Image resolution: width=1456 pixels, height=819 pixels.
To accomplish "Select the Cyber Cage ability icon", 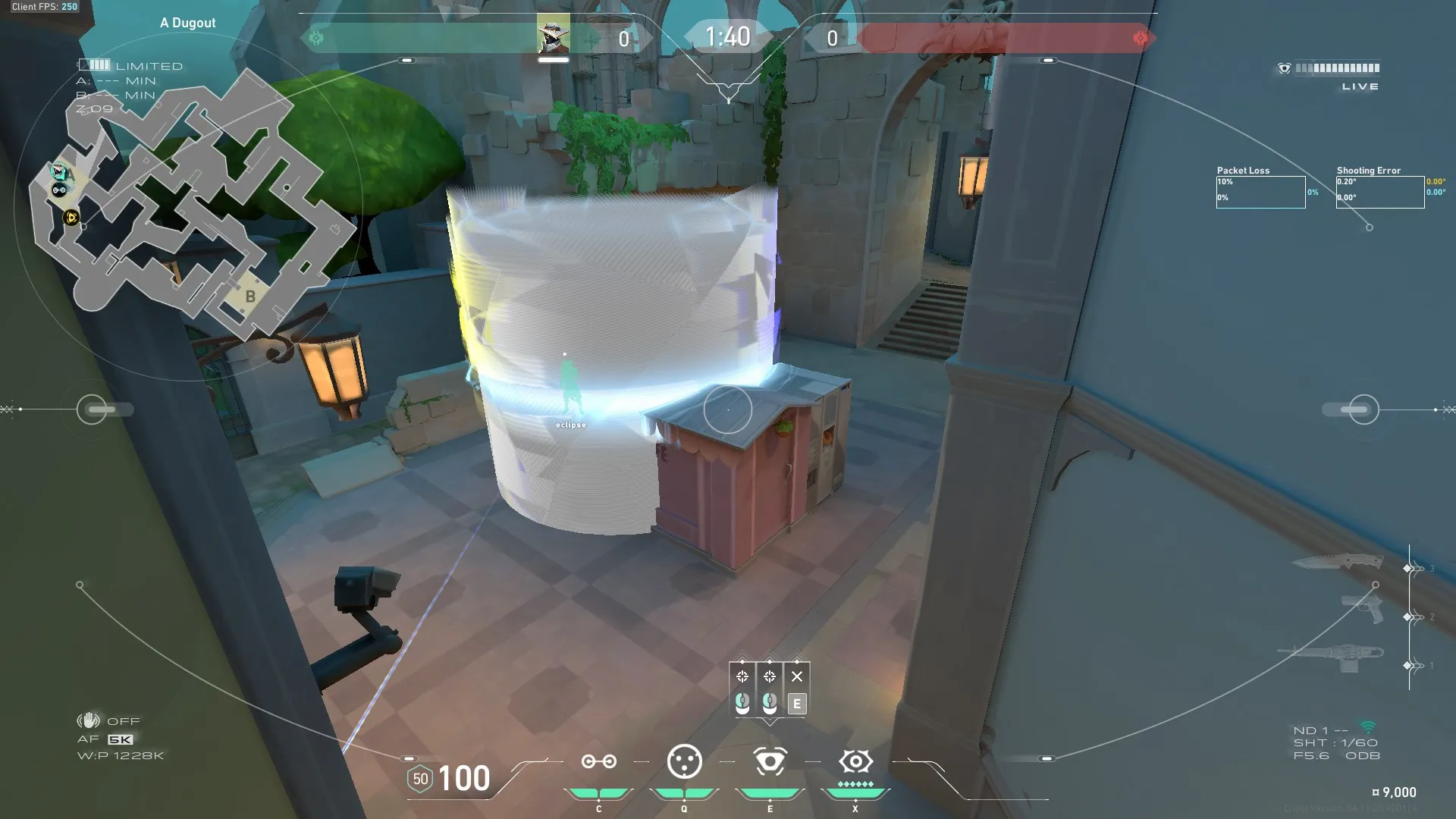I will (x=684, y=761).
